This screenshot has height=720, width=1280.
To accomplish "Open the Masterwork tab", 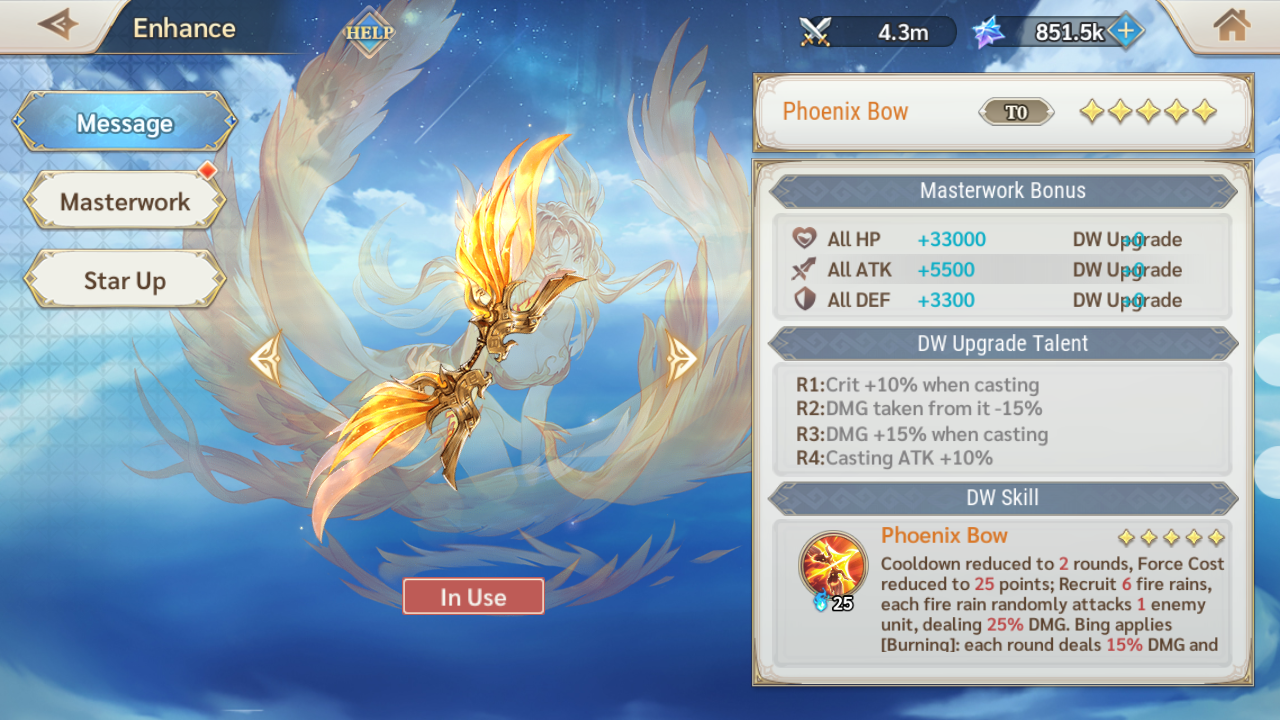I will (x=125, y=202).
